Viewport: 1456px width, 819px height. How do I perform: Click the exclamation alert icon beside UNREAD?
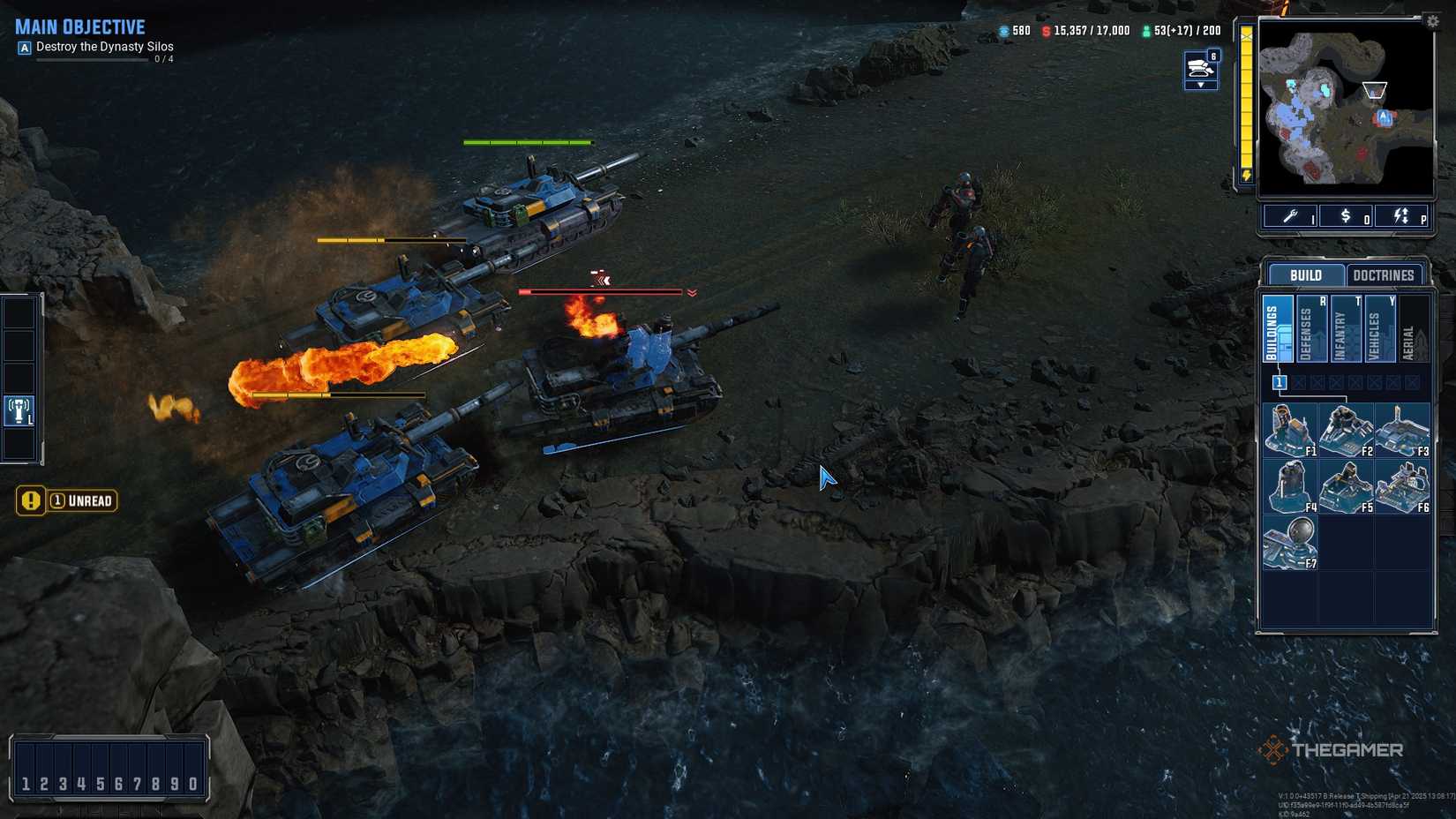click(x=32, y=500)
